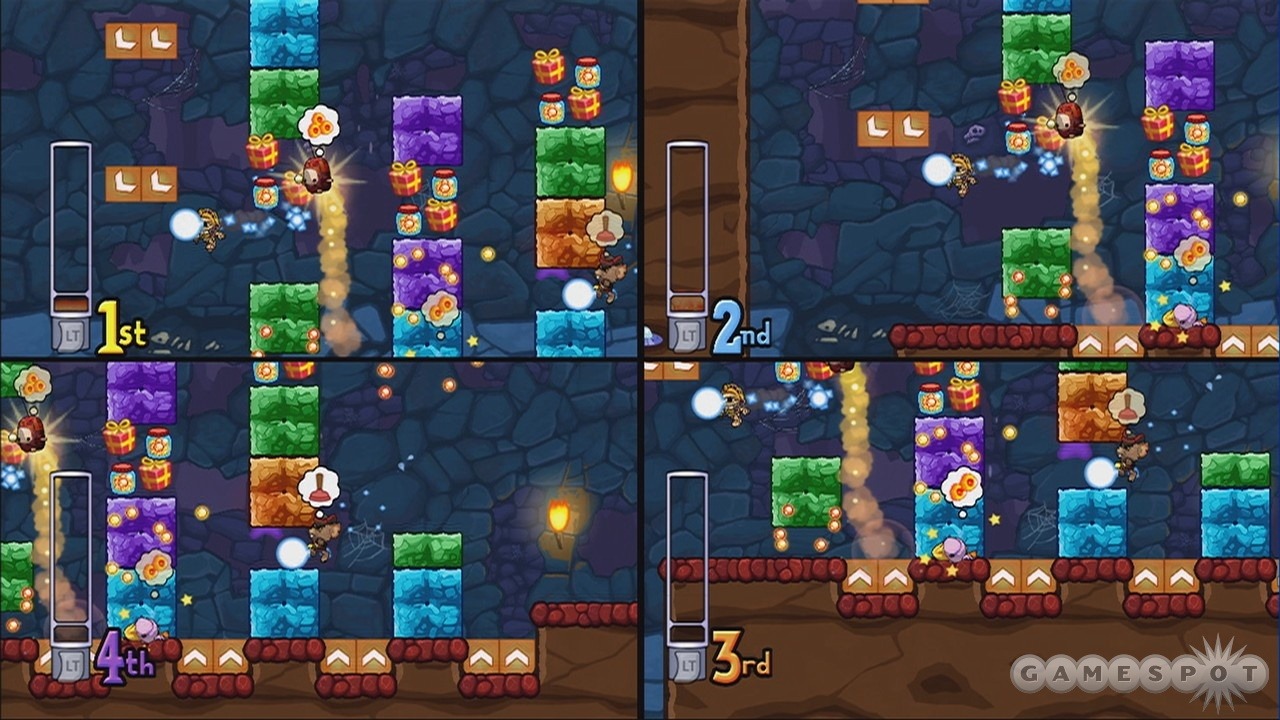Select the red gift box near the 1st place player
1280x720 pixels.
263,152
